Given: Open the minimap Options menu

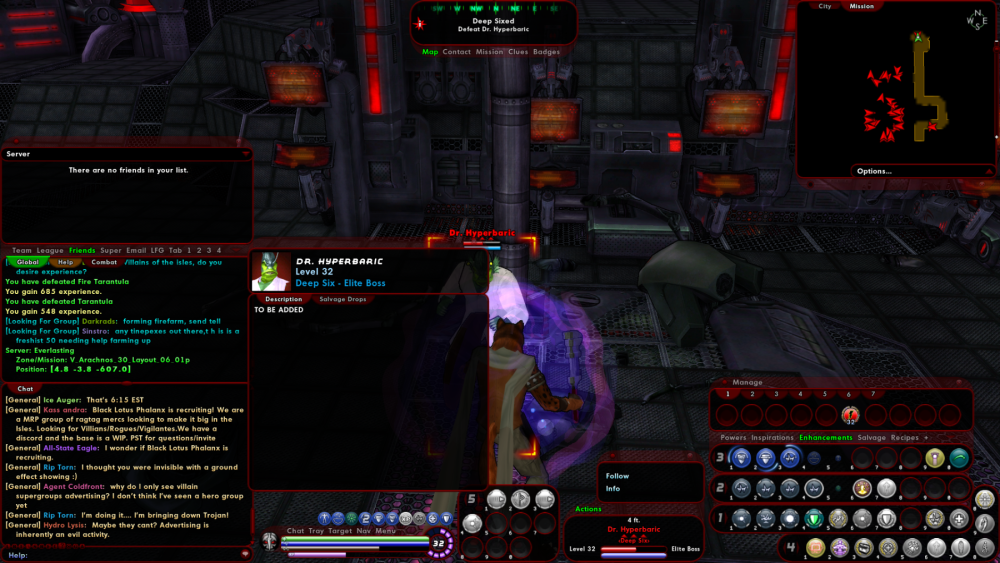Looking at the screenshot, I should click(x=873, y=171).
